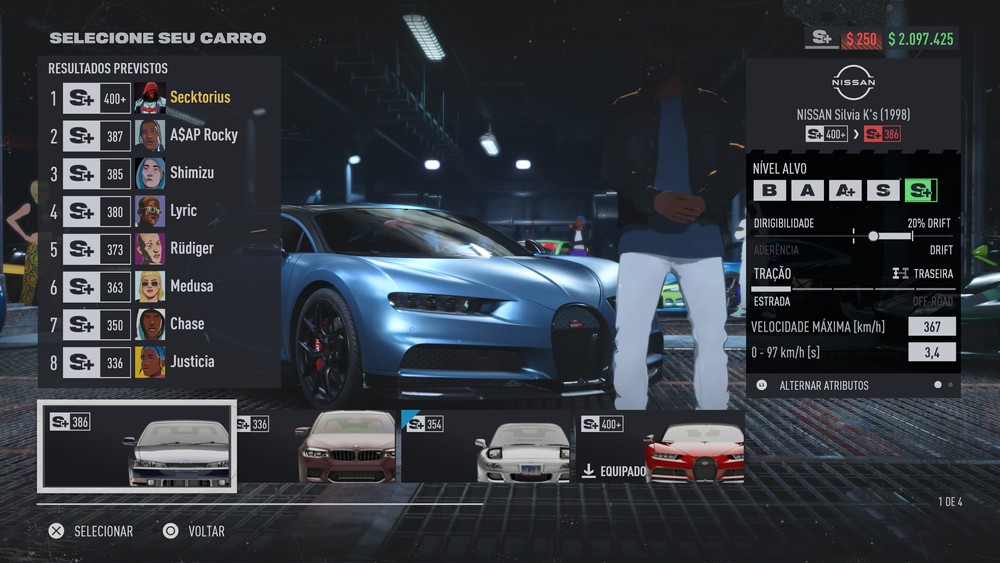Click Medusa's entry in results list

tap(158, 286)
